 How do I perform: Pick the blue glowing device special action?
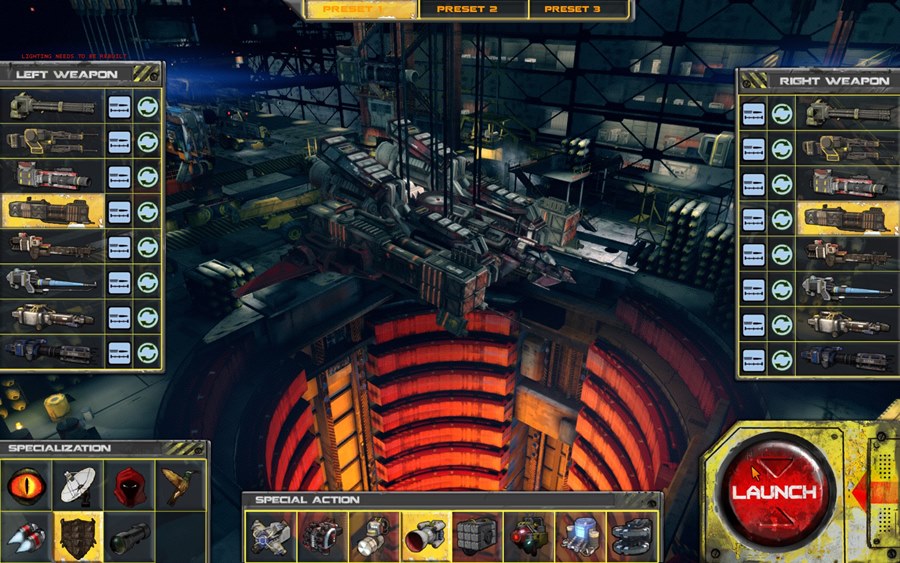(x=580, y=537)
